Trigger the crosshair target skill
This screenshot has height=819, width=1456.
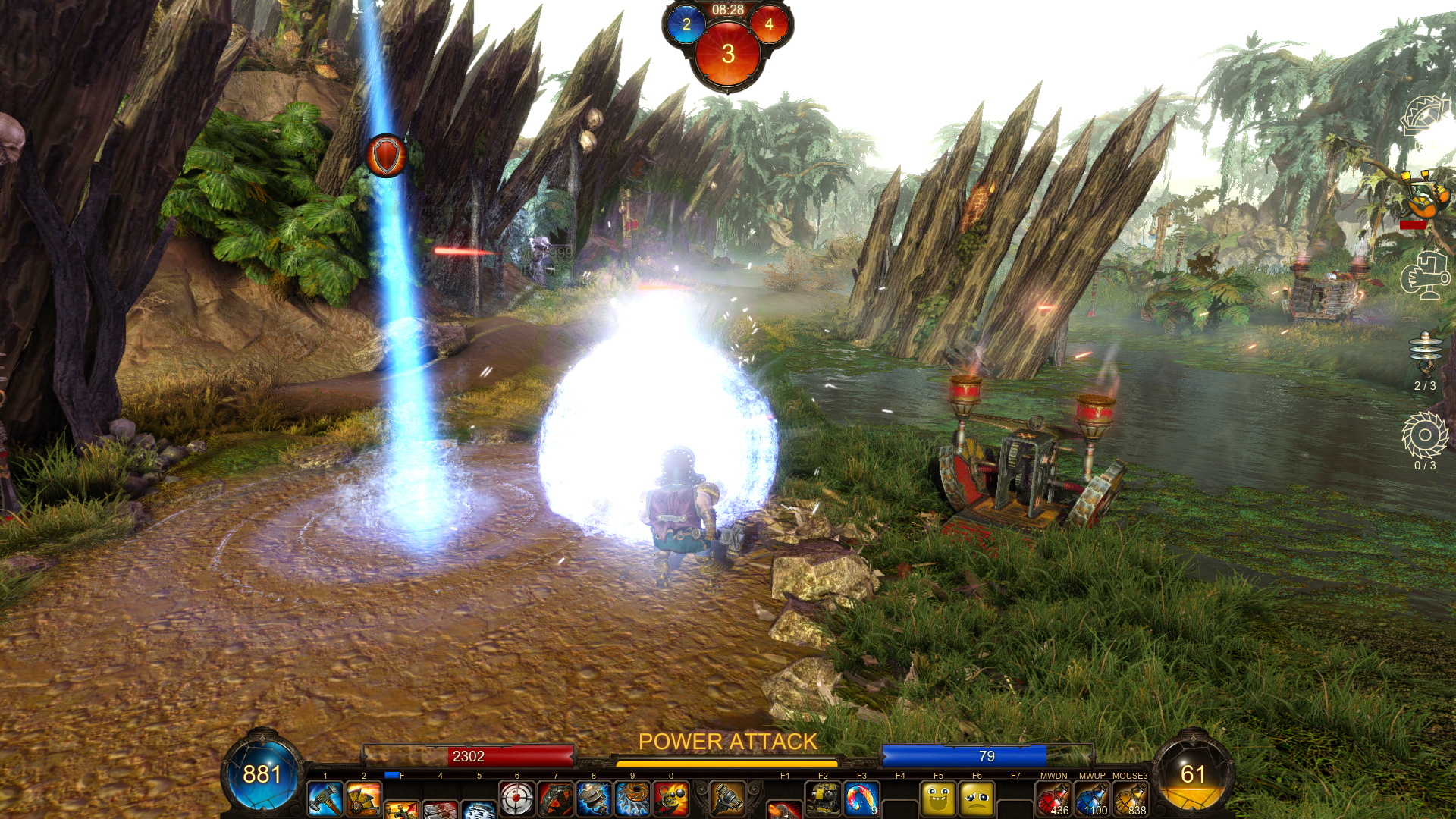pyautogui.click(x=517, y=799)
